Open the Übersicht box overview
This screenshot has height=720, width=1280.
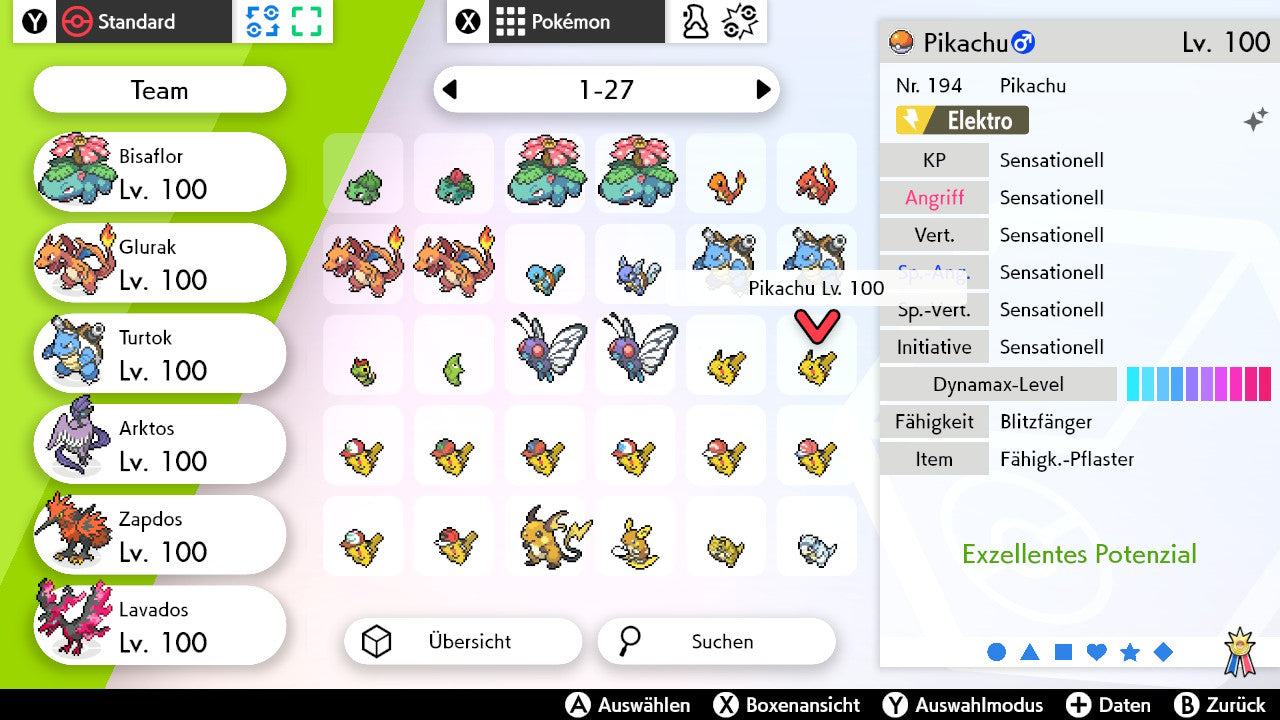click(x=462, y=641)
